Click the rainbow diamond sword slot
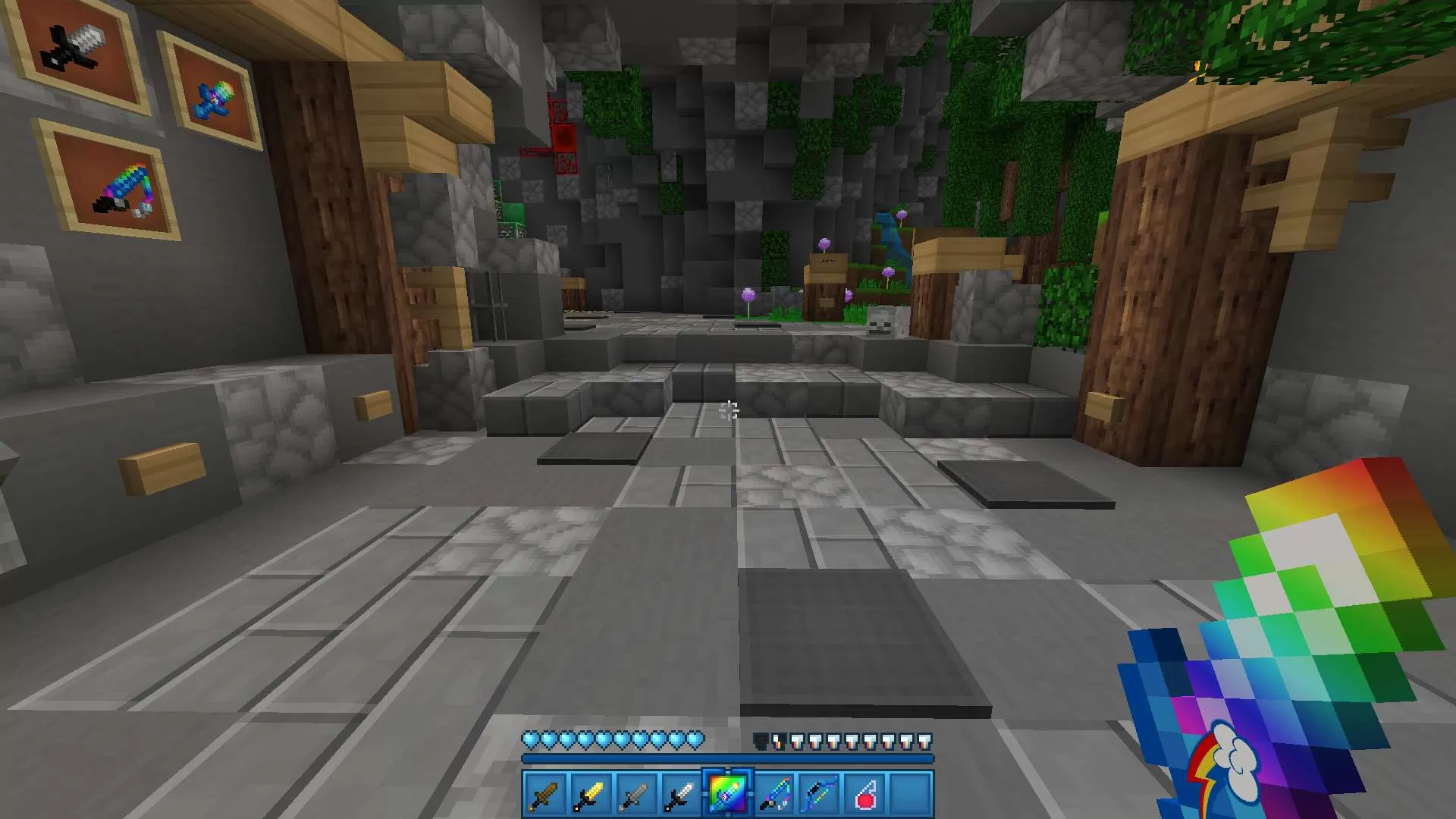Screen dimensions: 1456x819 727,795
